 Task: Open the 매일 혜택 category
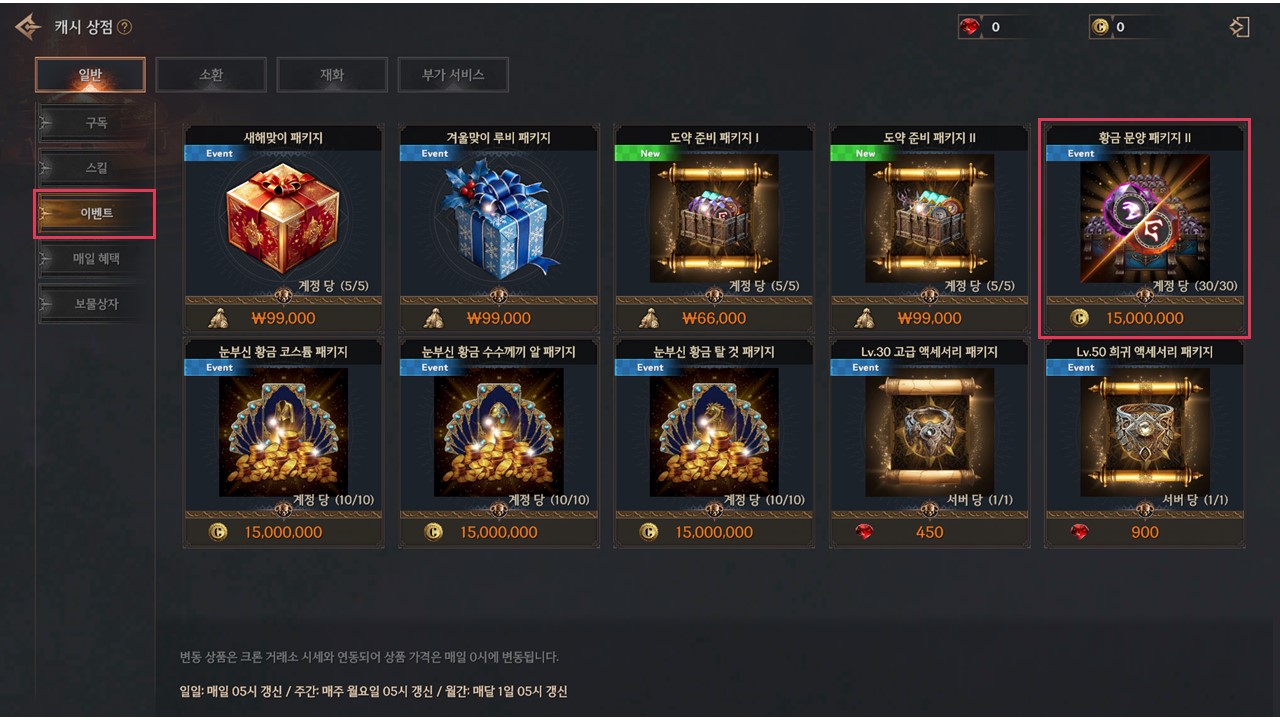[96, 259]
